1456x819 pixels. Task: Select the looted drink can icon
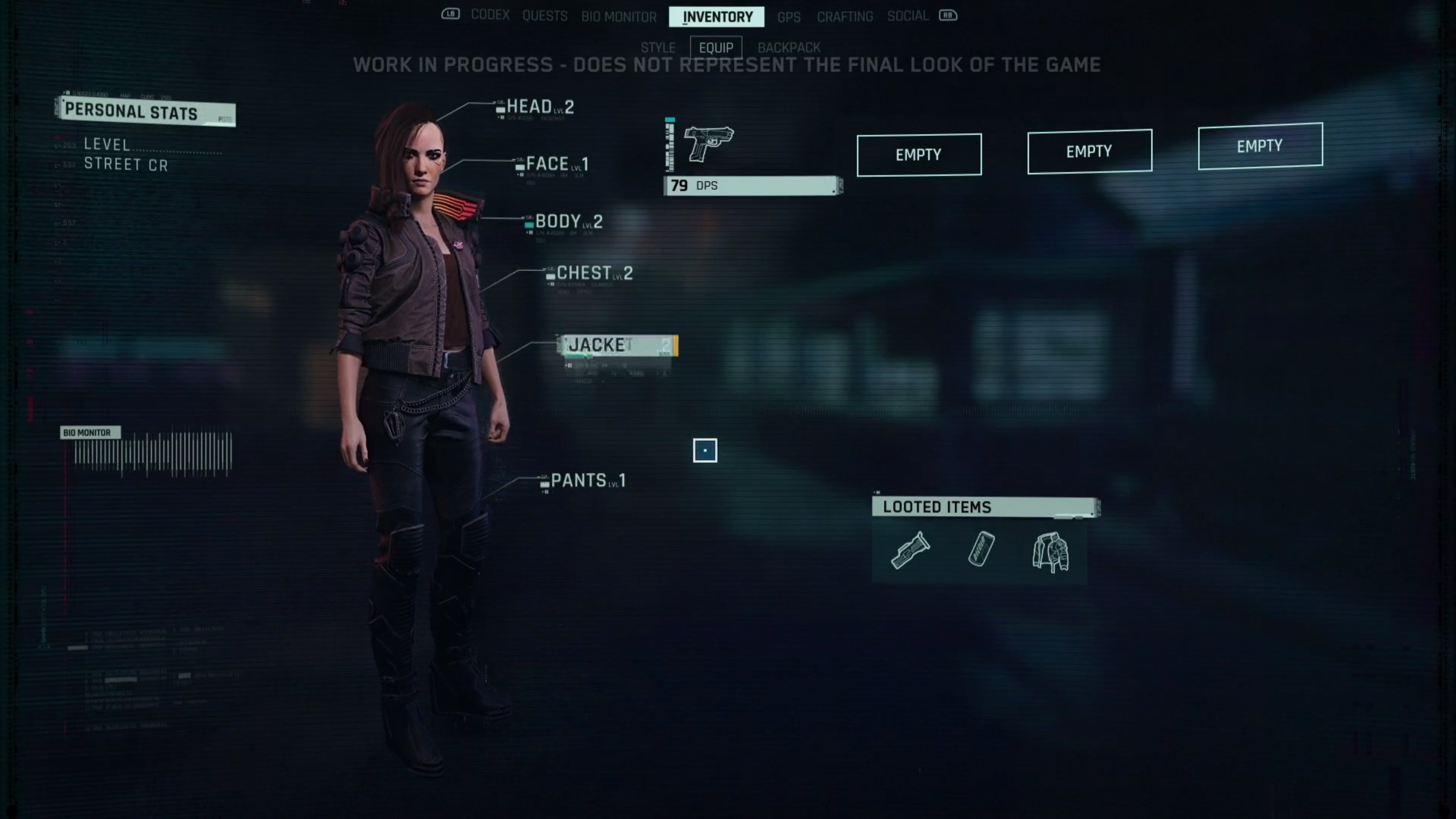coord(980,549)
